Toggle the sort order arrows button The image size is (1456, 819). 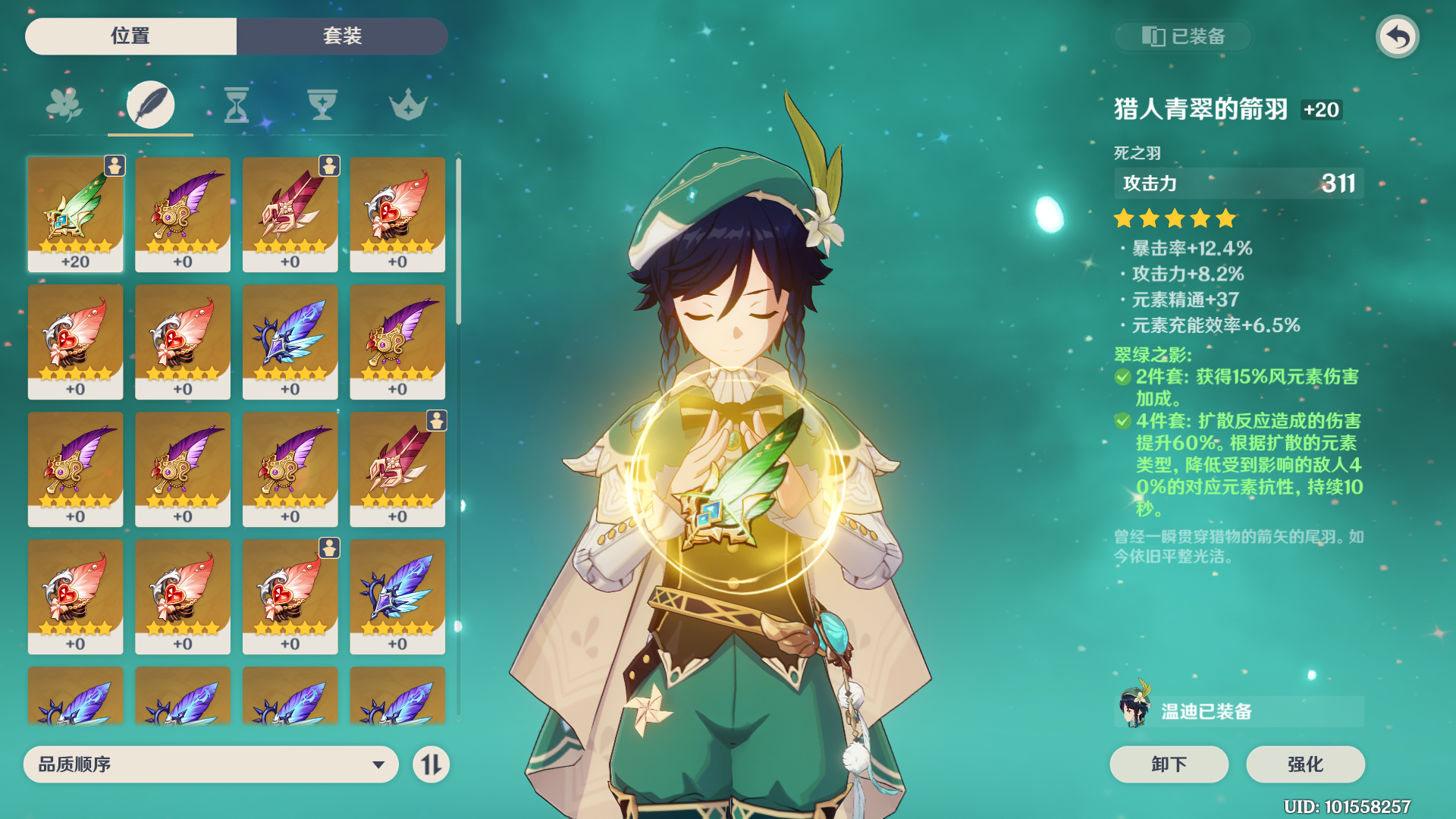coord(431,764)
